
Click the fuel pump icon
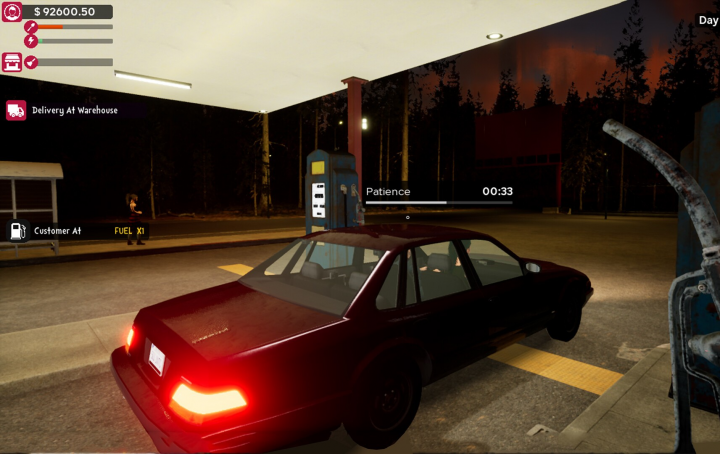pos(17,231)
